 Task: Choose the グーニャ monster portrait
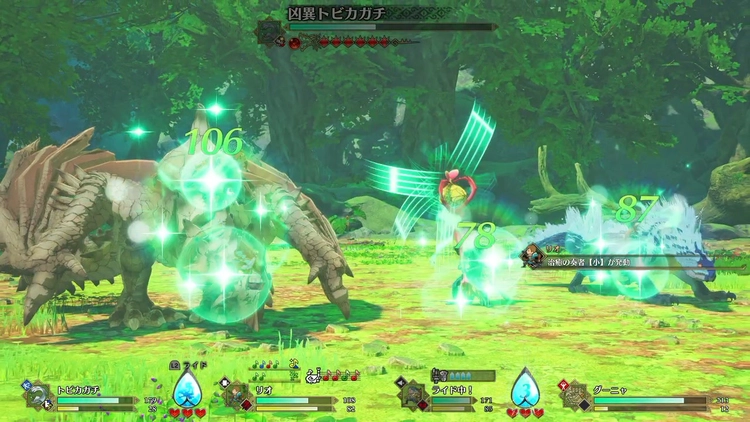576,396
